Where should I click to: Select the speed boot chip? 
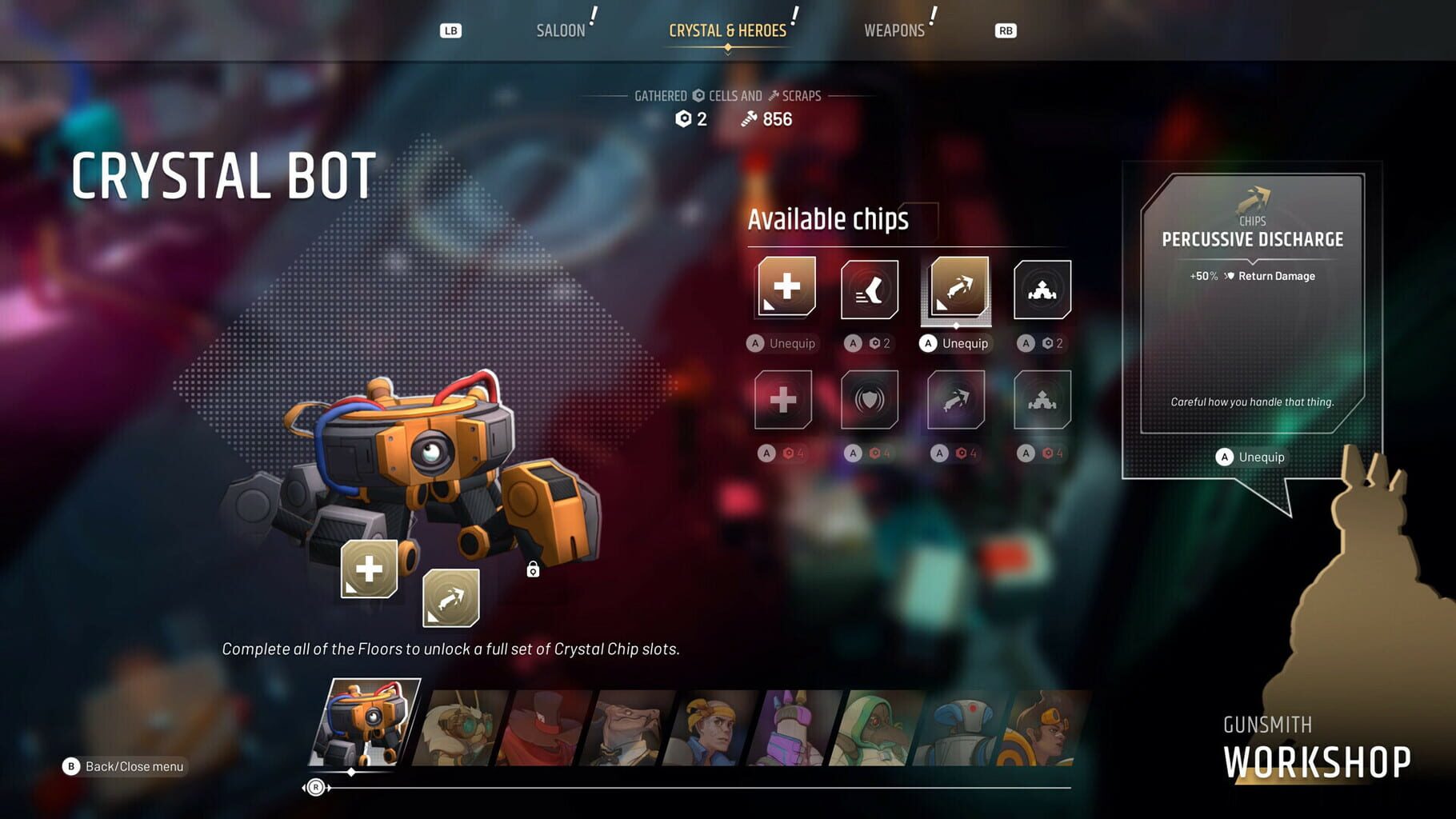[870, 290]
